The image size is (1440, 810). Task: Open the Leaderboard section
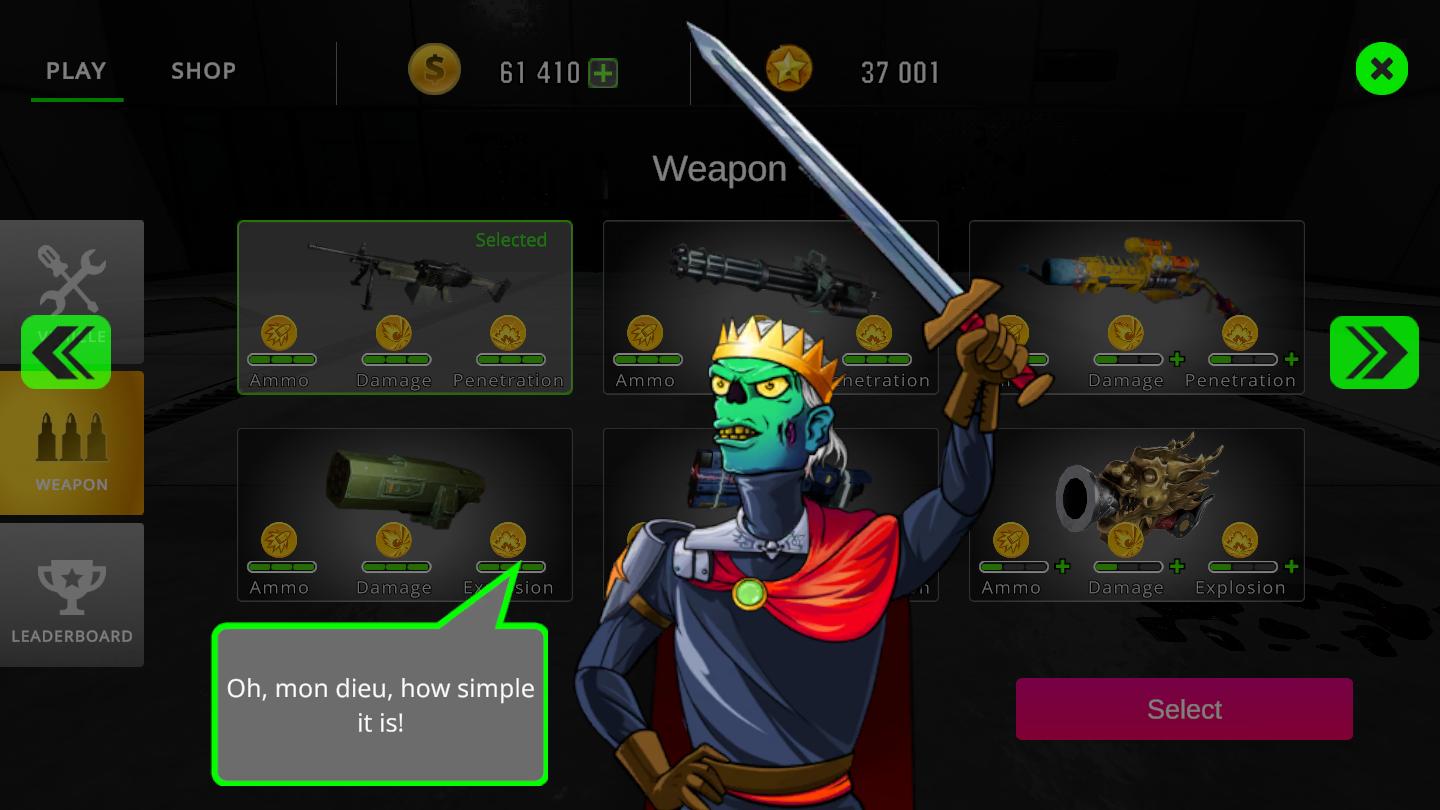[72, 595]
